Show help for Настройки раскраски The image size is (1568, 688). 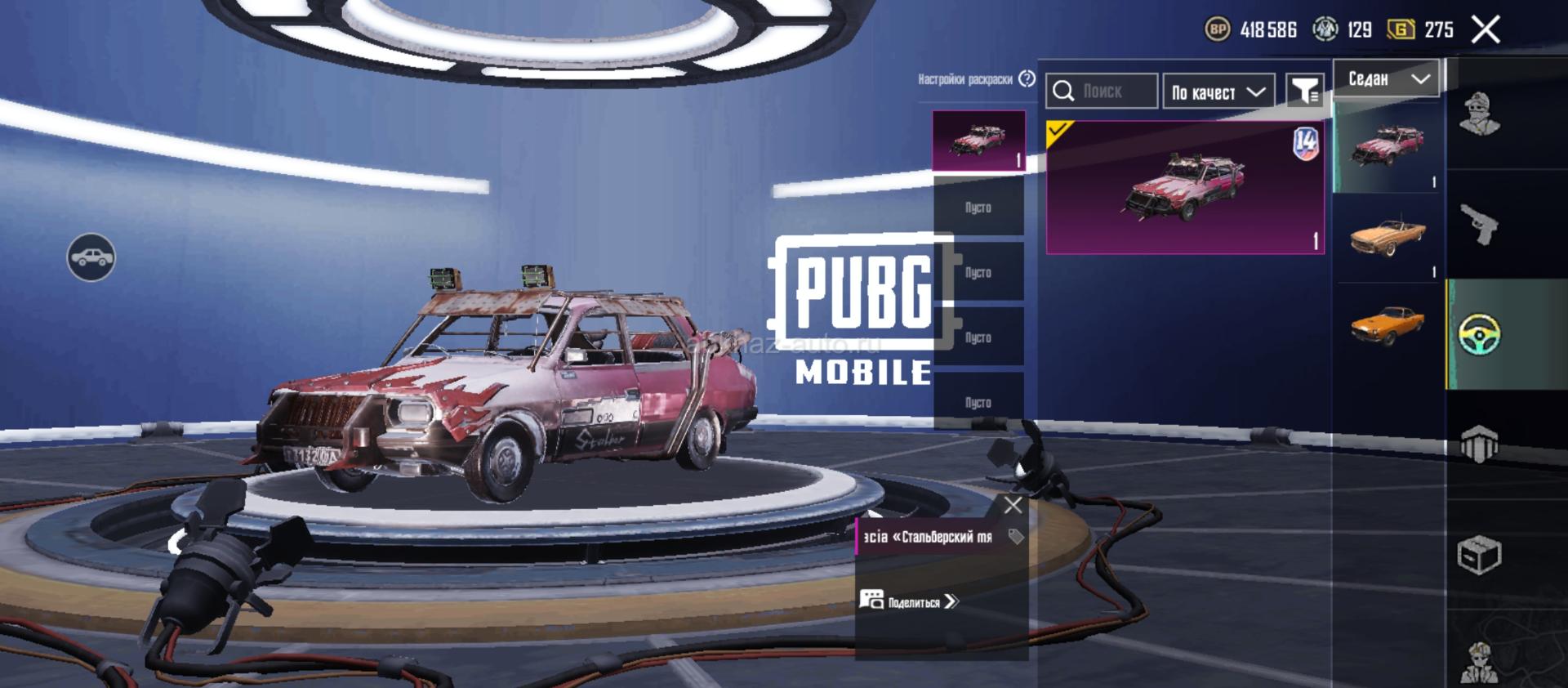click(x=1027, y=78)
